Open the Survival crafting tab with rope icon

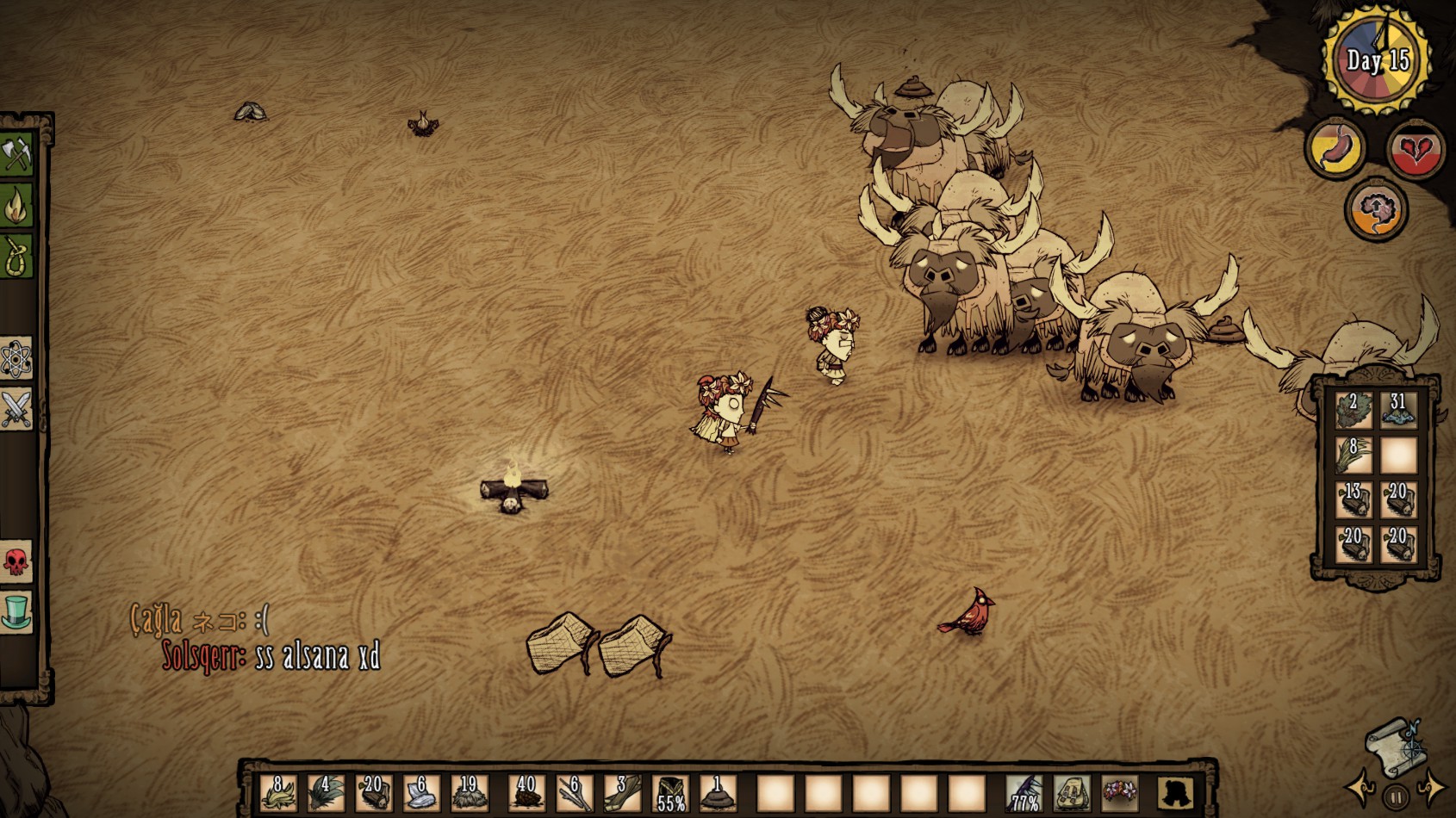[x=16, y=257]
